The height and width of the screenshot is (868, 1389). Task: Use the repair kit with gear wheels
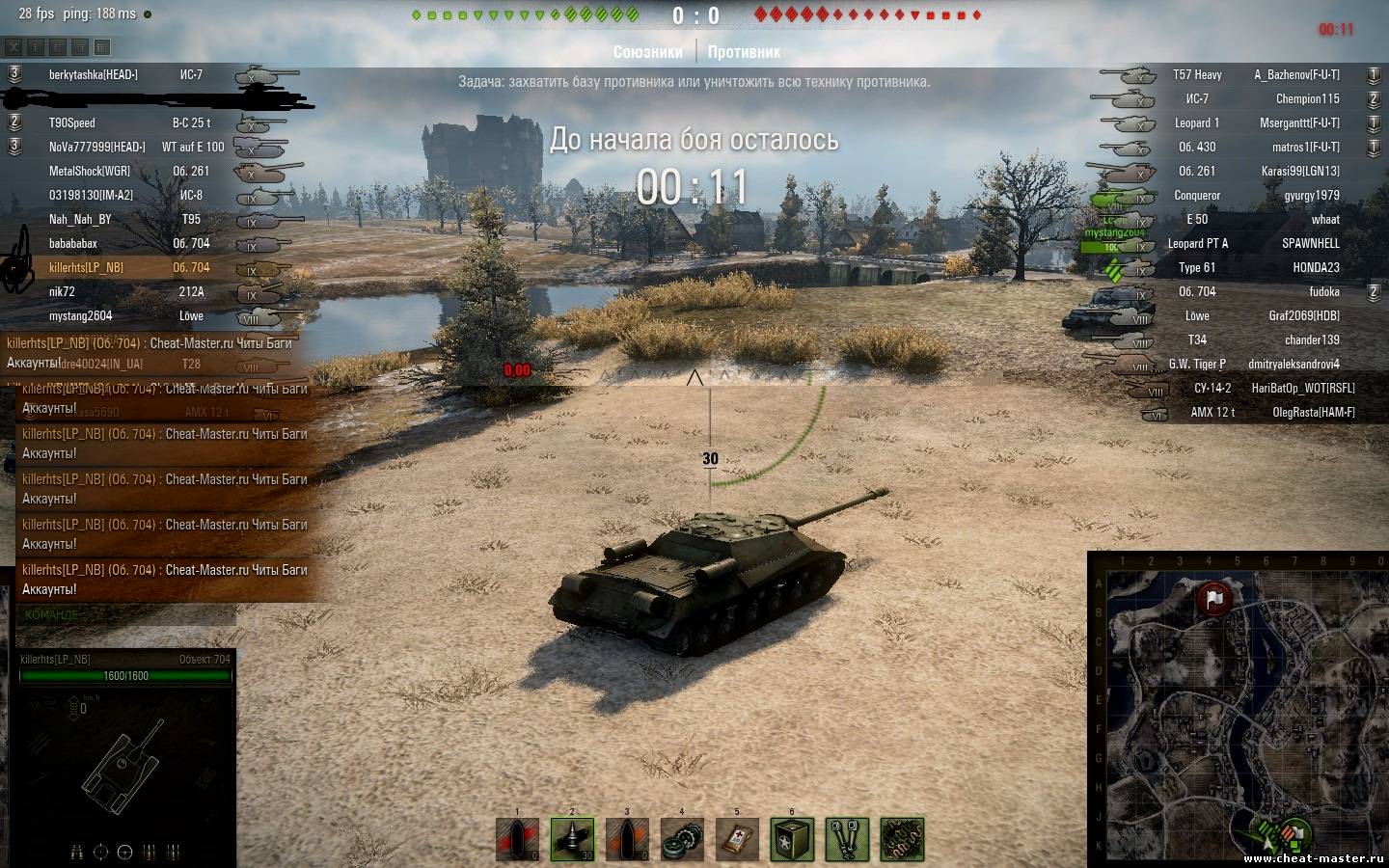(x=682, y=839)
